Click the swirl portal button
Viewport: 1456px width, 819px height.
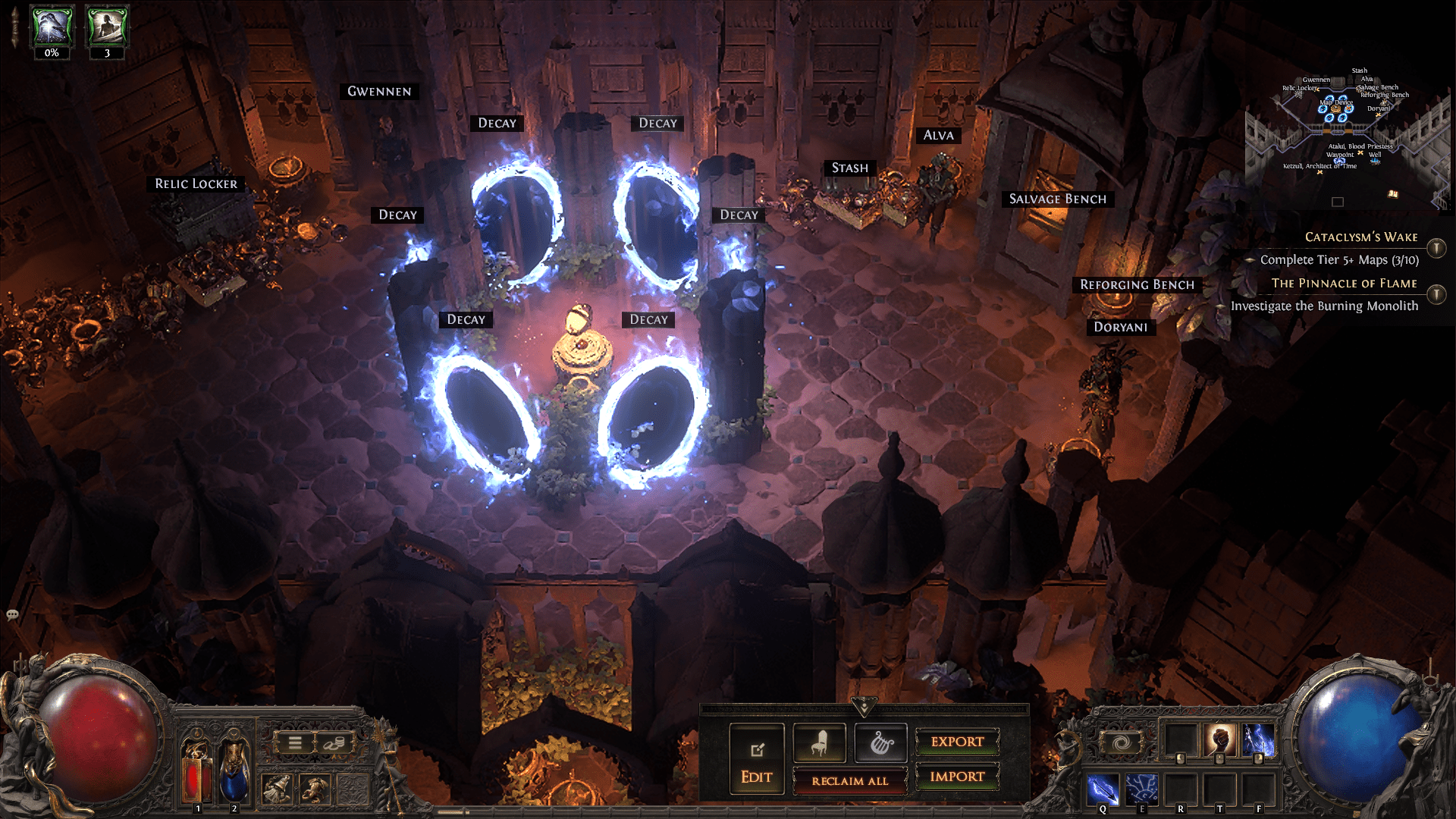pyautogui.click(x=1121, y=742)
